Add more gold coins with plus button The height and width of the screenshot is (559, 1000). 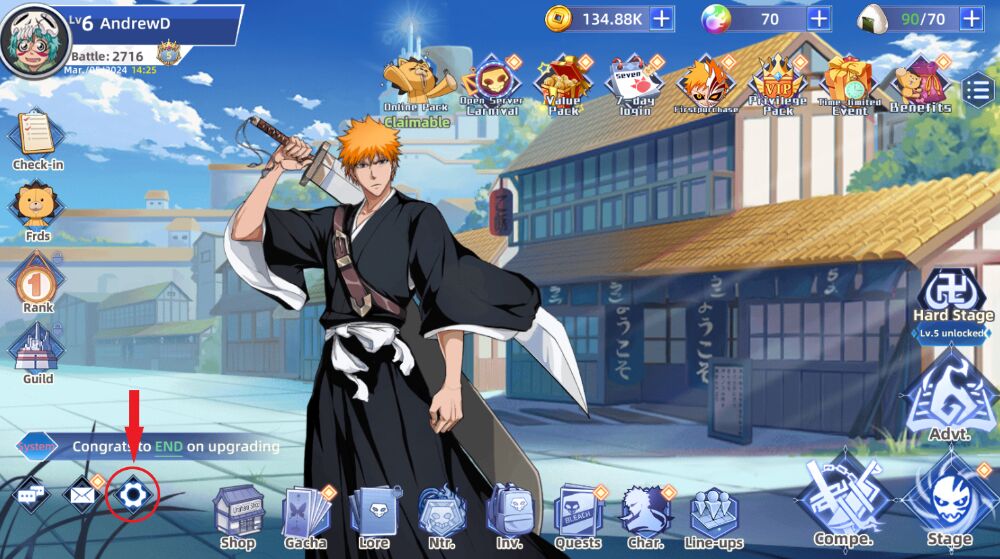coord(662,18)
